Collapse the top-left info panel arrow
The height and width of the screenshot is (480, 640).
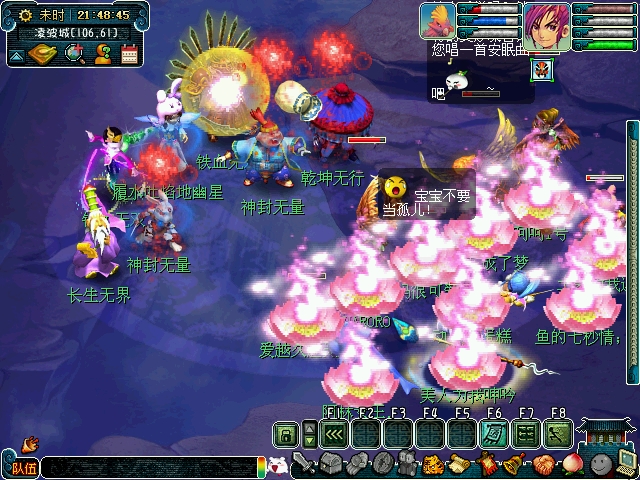(x=17, y=55)
